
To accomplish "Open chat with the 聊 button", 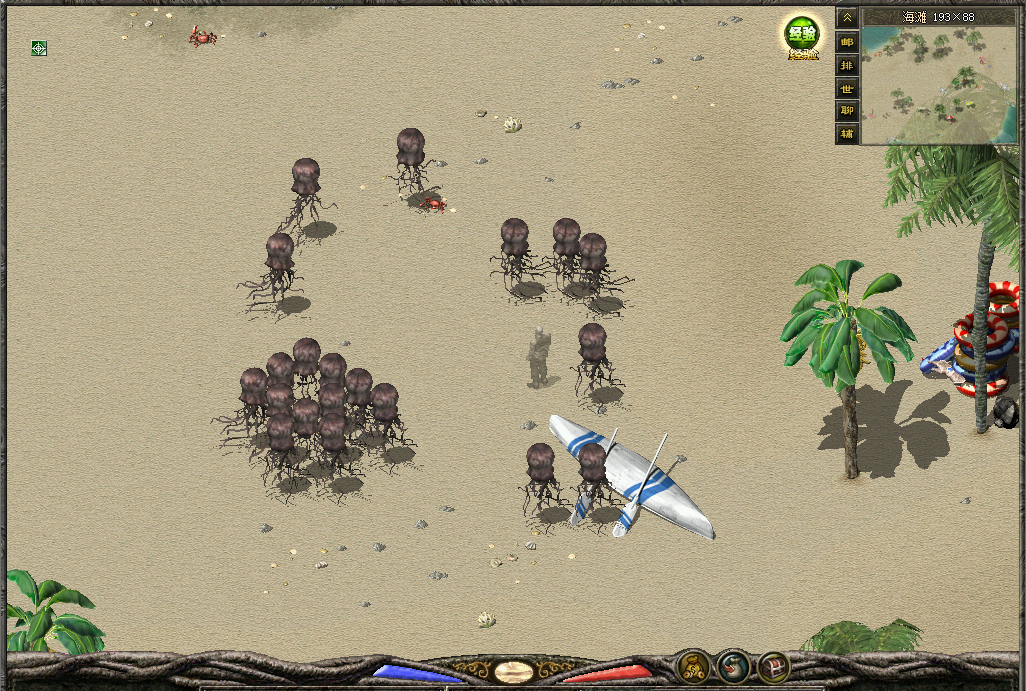I will click(847, 111).
